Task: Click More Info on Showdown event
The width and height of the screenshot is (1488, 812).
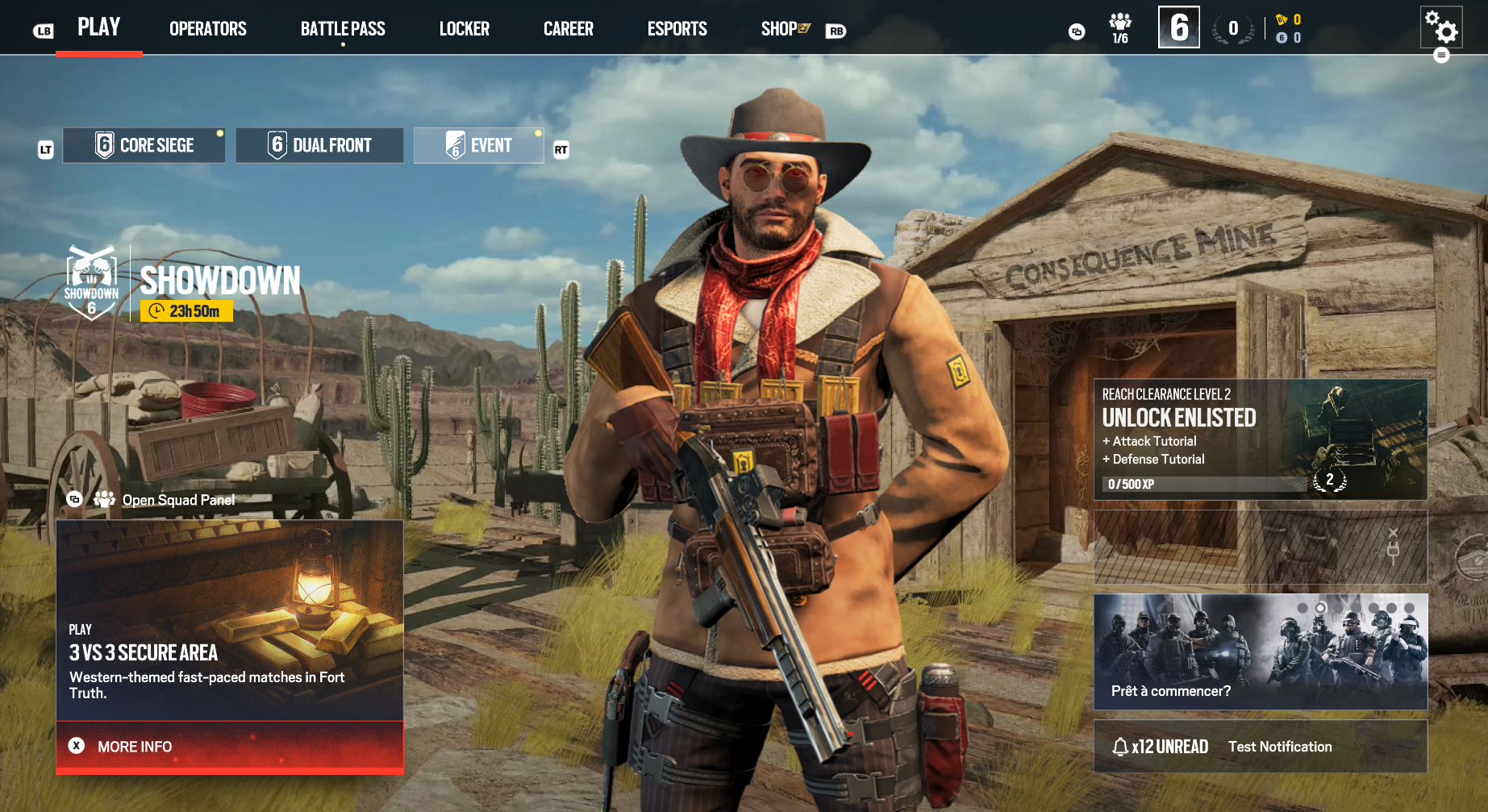Action: coord(229,747)
